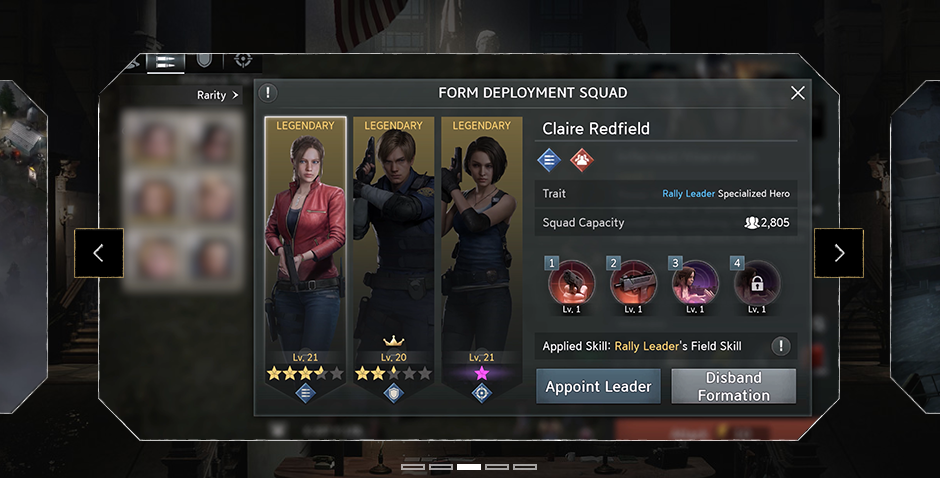Inspect skill 3 with woman portrait

tap(695, 283)
